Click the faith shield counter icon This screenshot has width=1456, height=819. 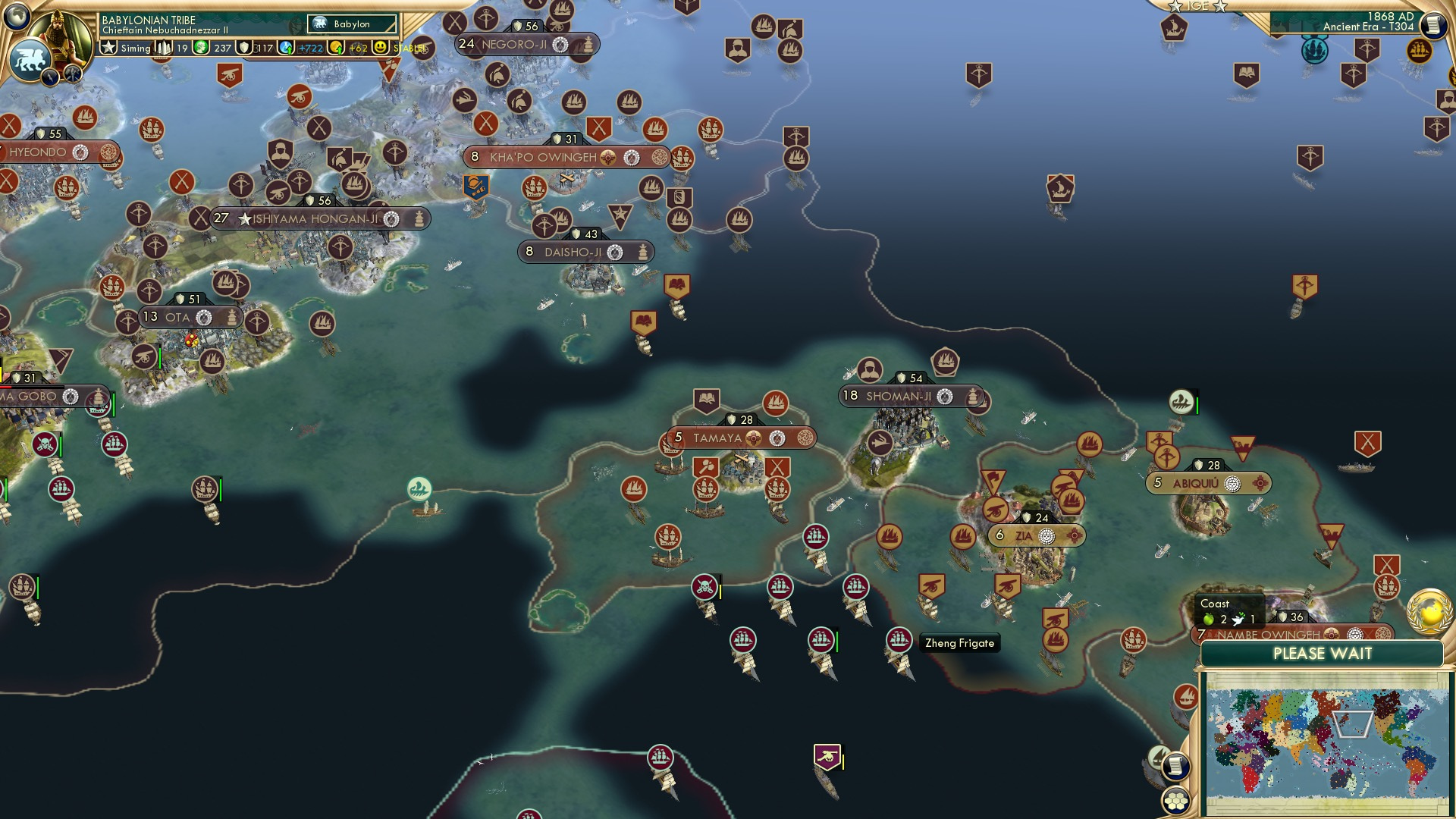pos(244,47)
